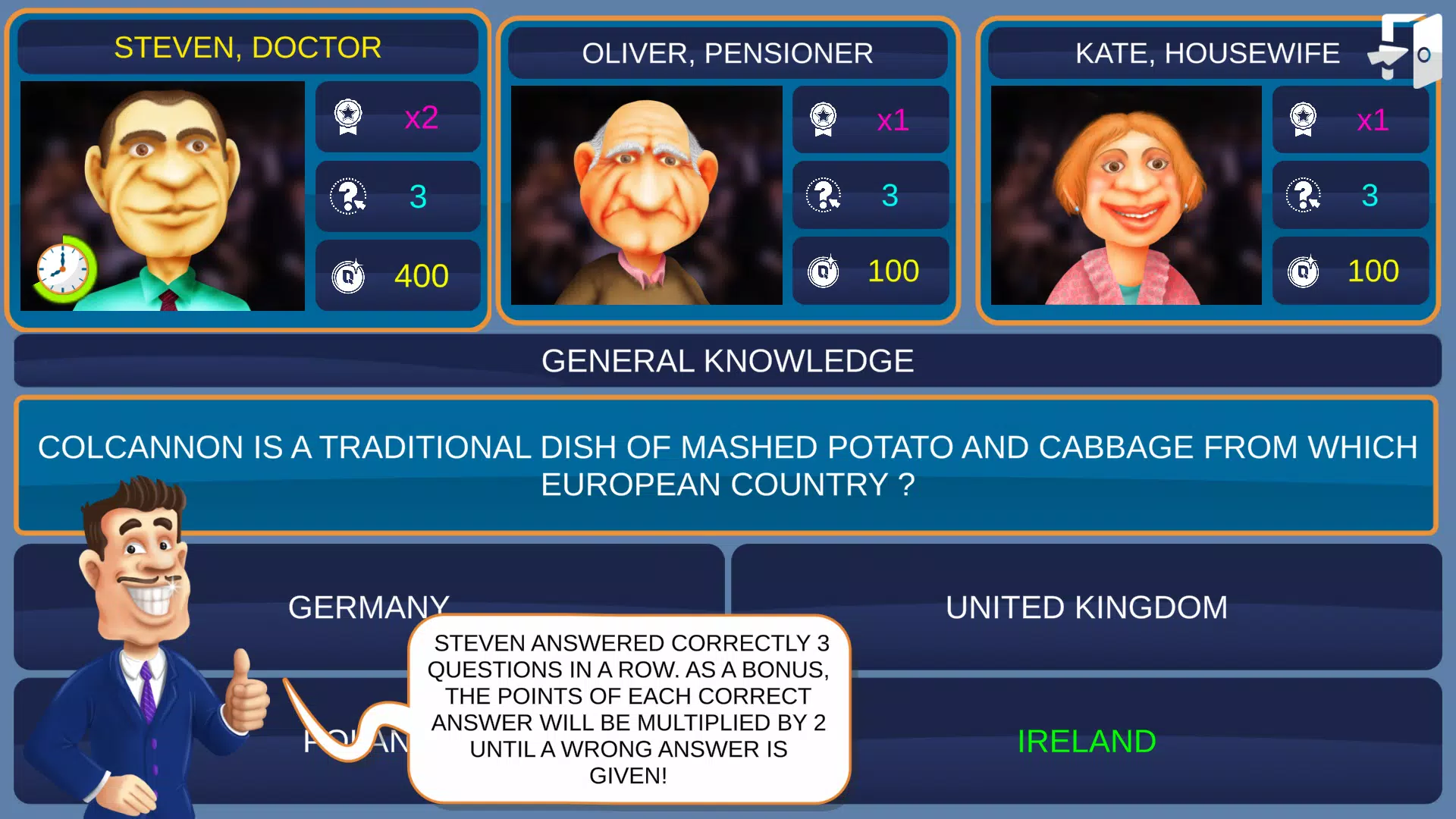Dismiss the host's bonus announcement bubble
1456x819 pixels.
[x=629, y=709]
